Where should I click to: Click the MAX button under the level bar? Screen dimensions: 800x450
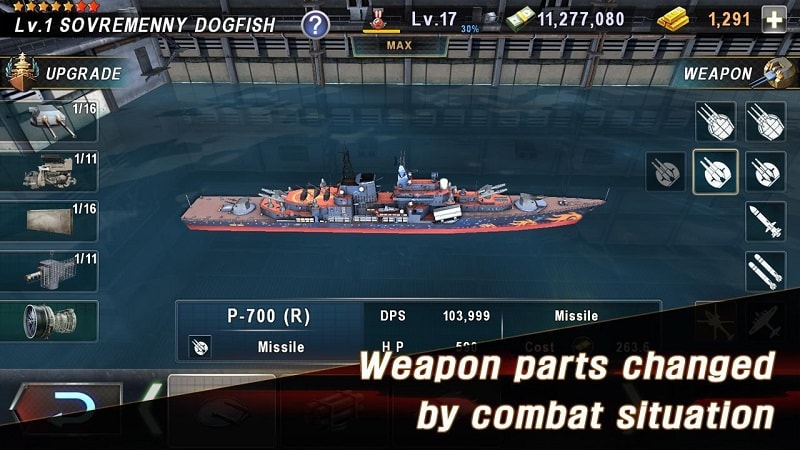pos(399,45)
